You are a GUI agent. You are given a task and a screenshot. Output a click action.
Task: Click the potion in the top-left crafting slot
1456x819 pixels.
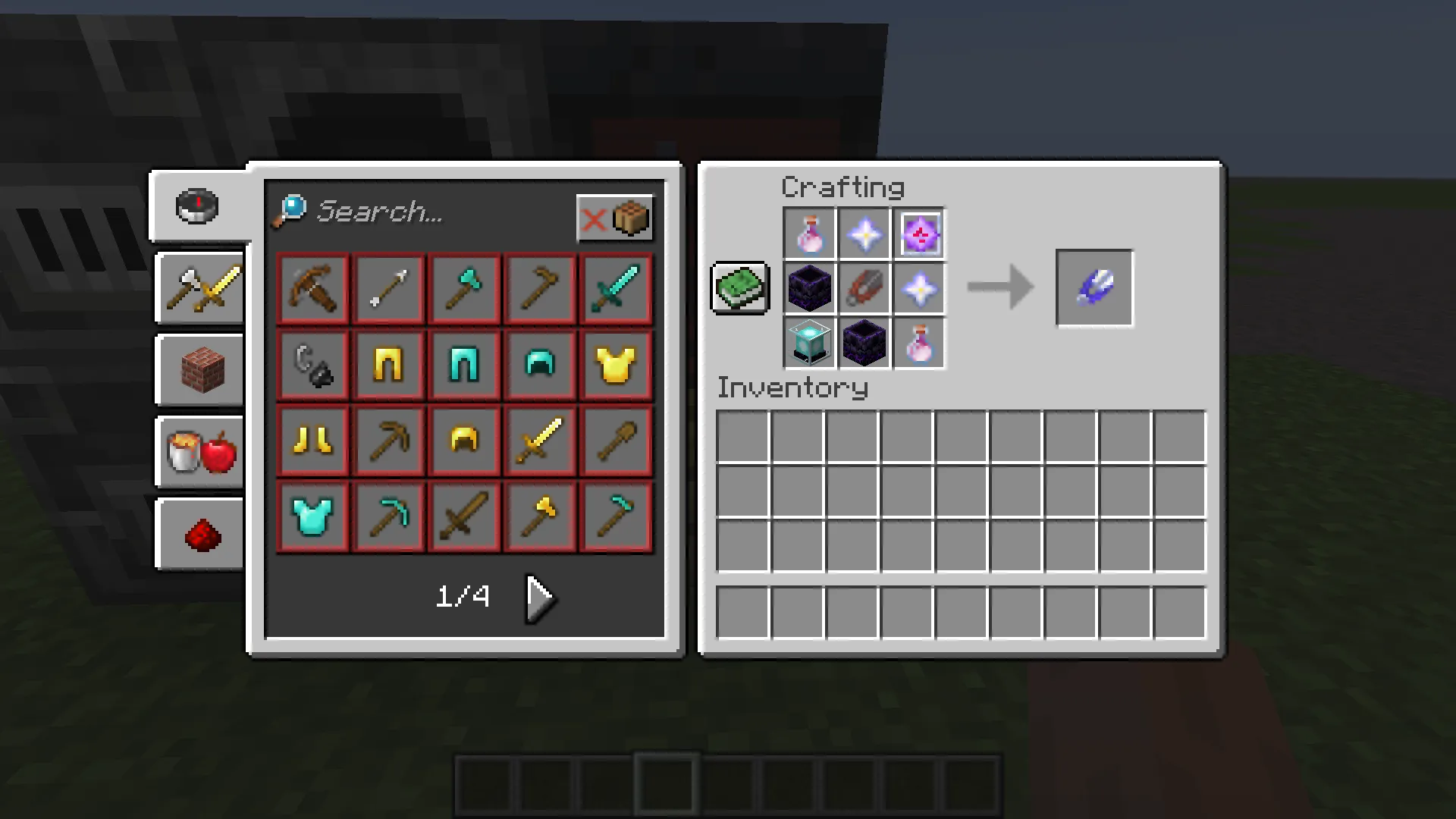click(x=808, y=232)
